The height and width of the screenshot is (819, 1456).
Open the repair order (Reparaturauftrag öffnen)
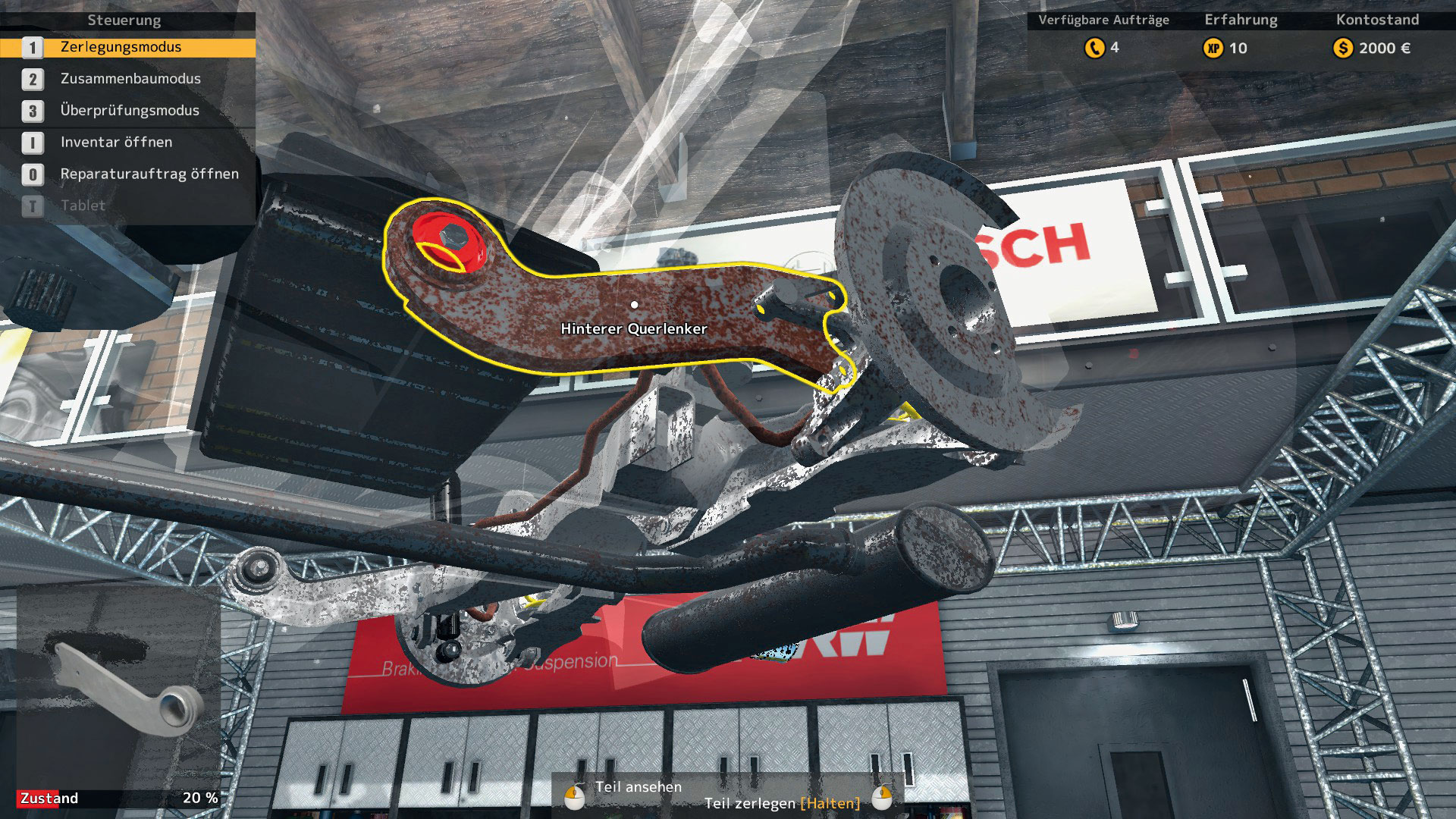click(x=149, y=174)
